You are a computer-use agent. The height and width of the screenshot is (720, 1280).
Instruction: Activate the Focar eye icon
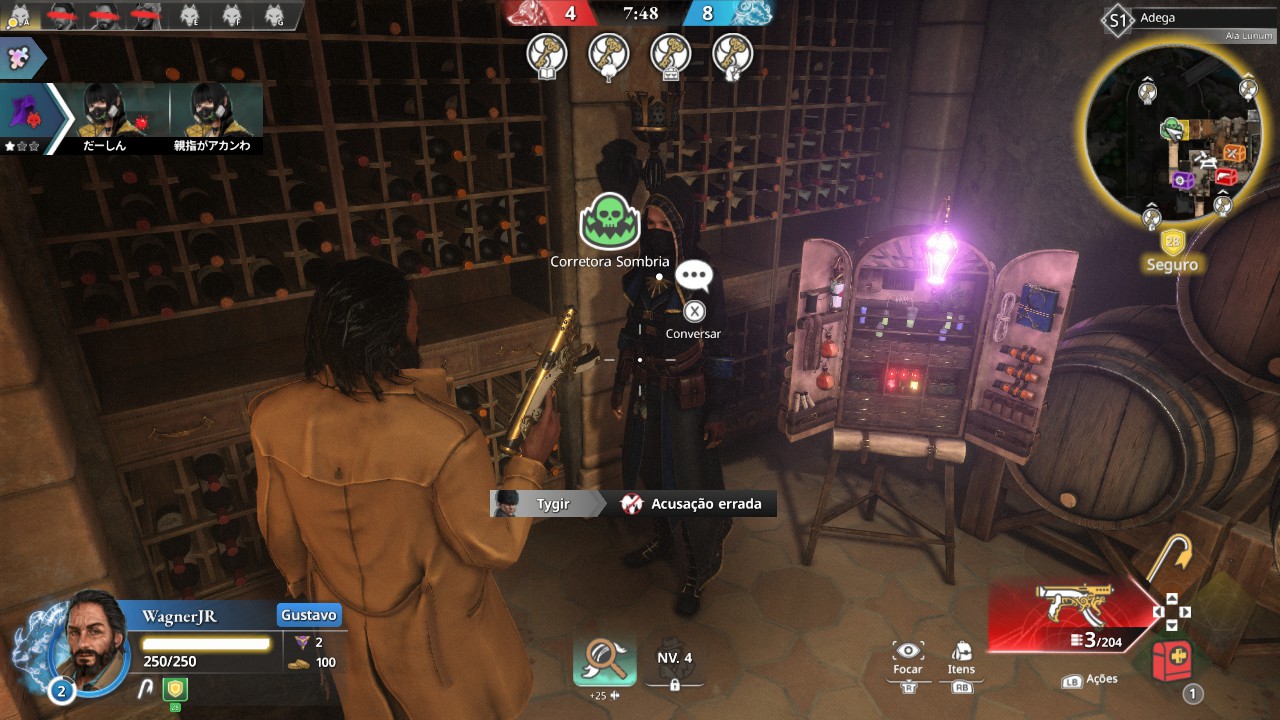coord(908,652)
